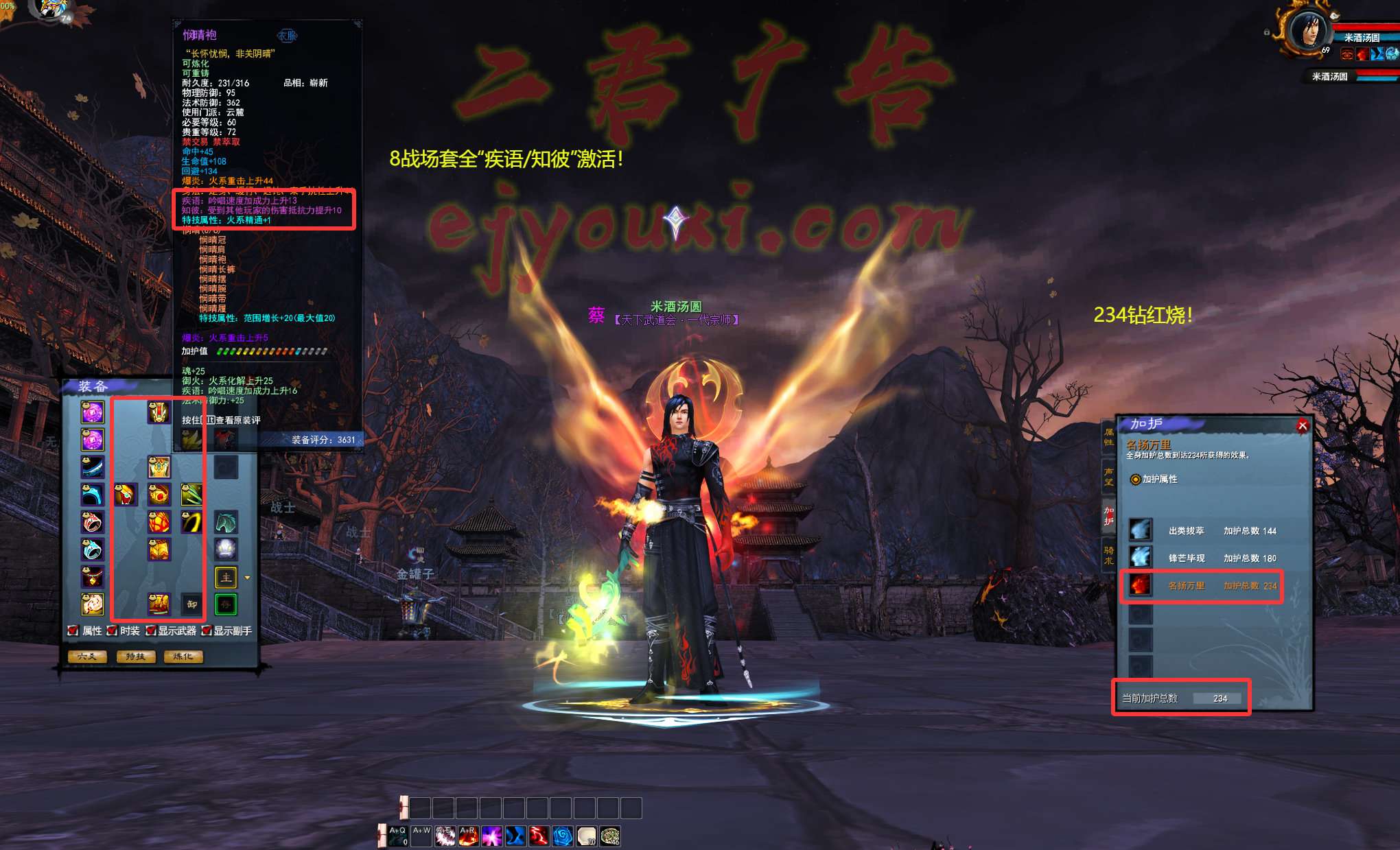1400x850 pixels.
Task: Toggle the 时装 costume checkbox
Action: pos(112,630)
